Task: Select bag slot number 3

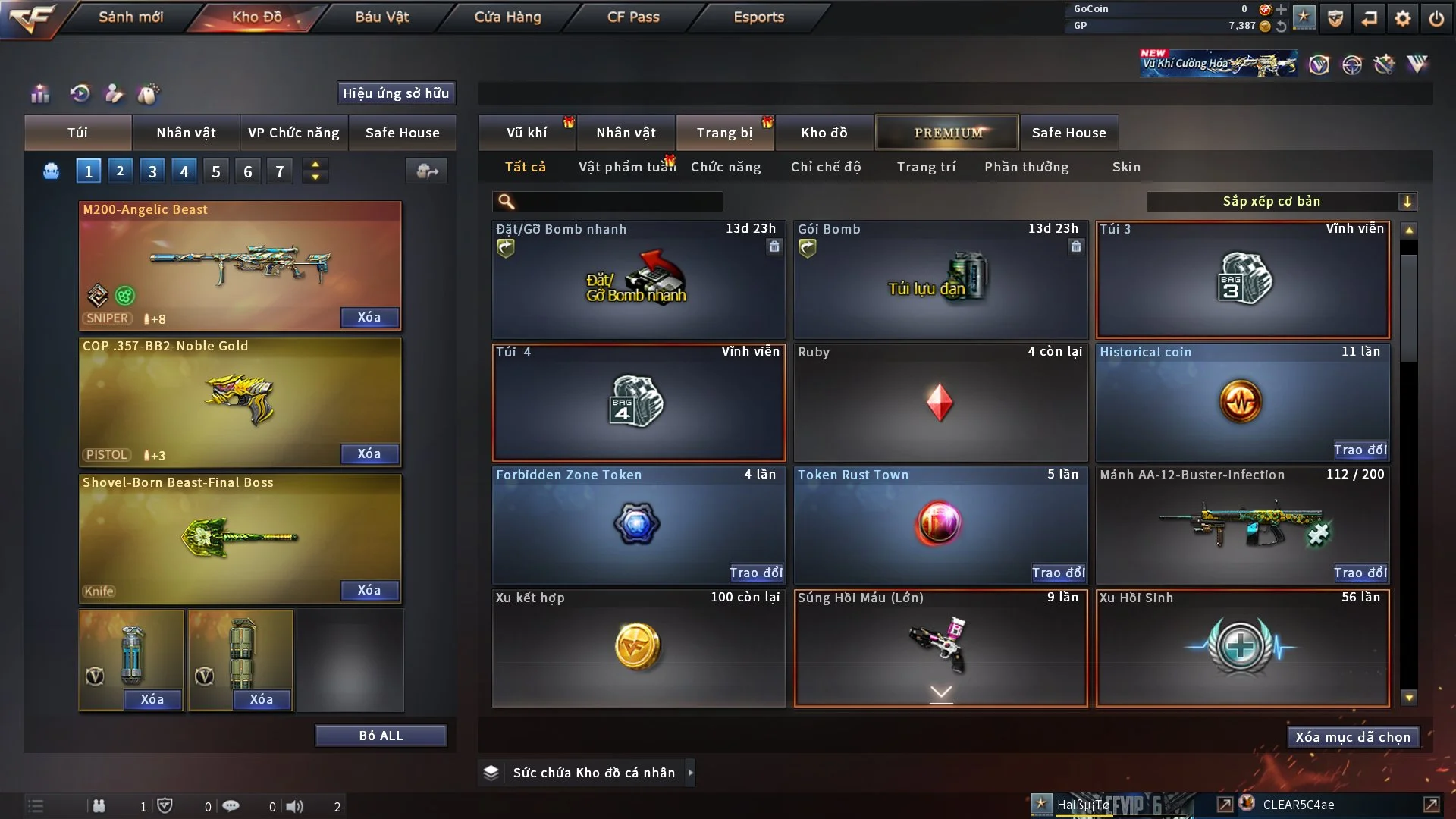Action: [x=152, y=171]
